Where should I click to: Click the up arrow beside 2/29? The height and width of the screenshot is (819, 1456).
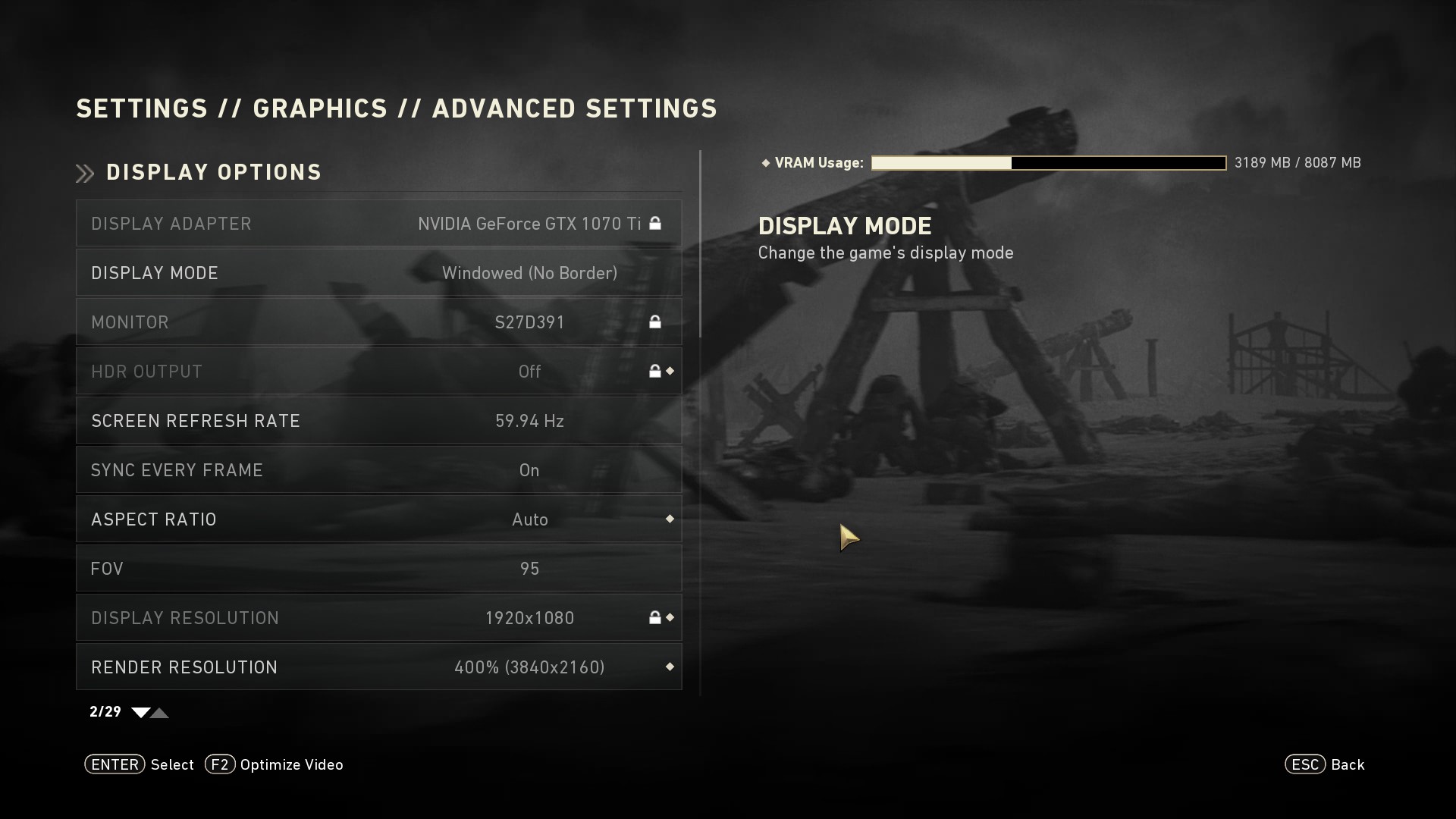coord(160,713)
